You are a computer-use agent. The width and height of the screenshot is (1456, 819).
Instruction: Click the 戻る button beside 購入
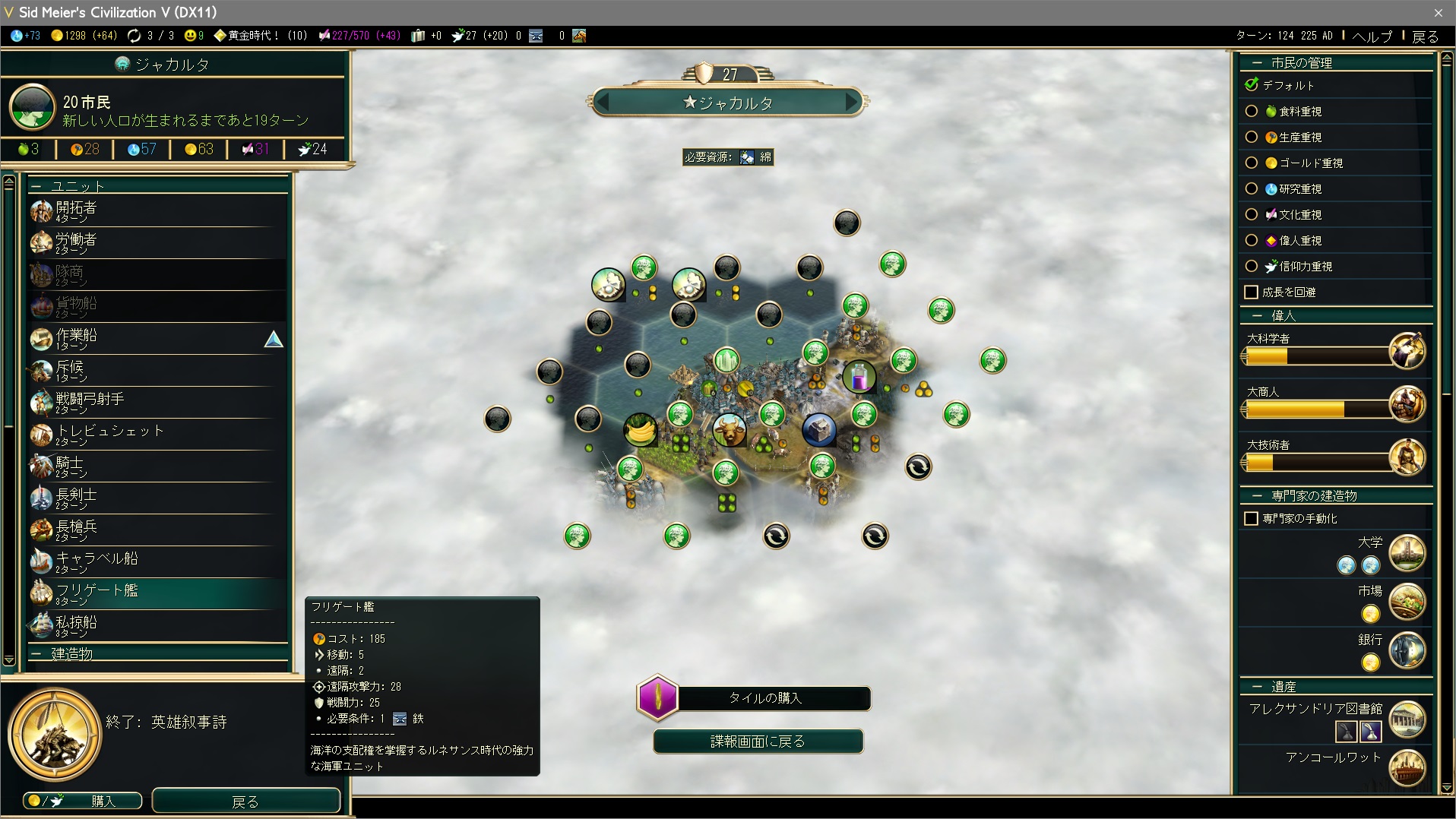pos(245,801)
